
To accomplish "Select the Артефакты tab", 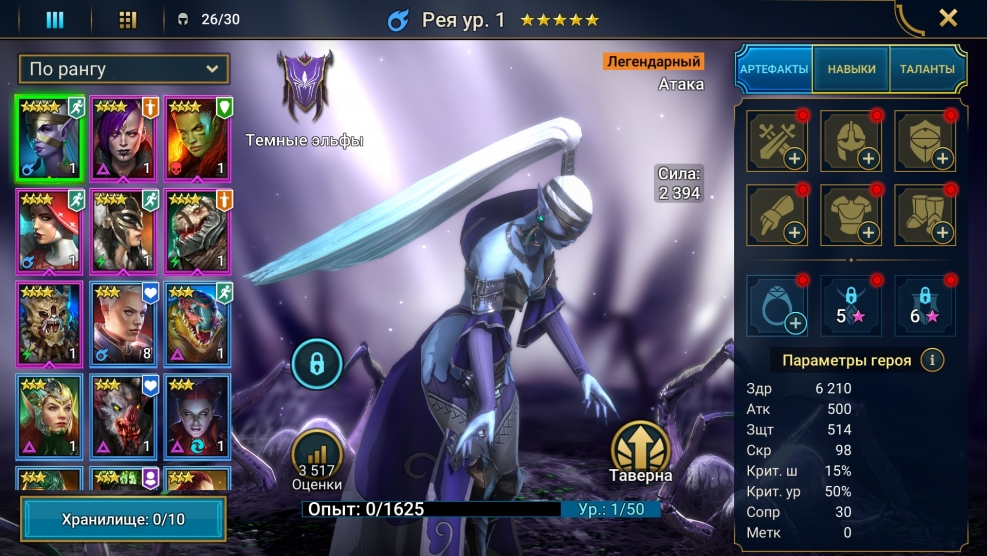I will click(x=774, y=69).
